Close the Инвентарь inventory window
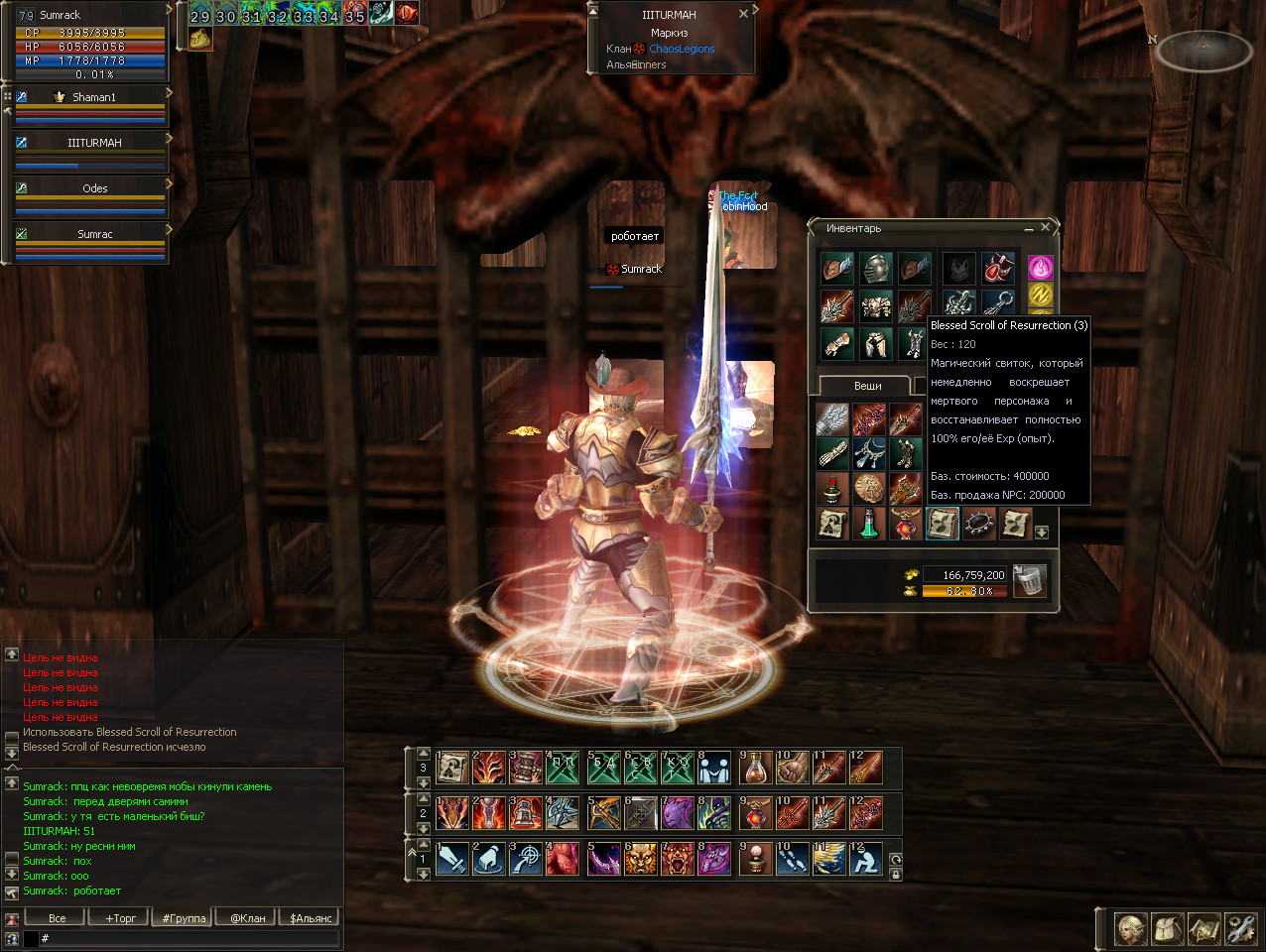 pyautogui.click(x=1045, y=228)
